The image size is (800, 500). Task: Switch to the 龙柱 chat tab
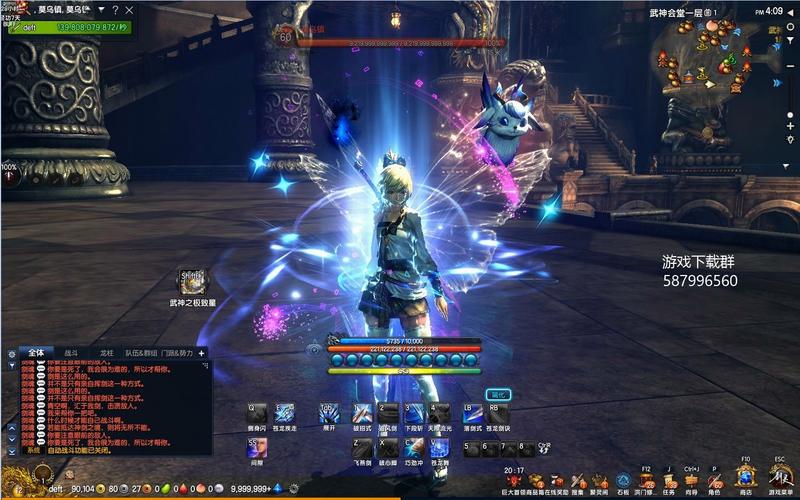point(106,353)
